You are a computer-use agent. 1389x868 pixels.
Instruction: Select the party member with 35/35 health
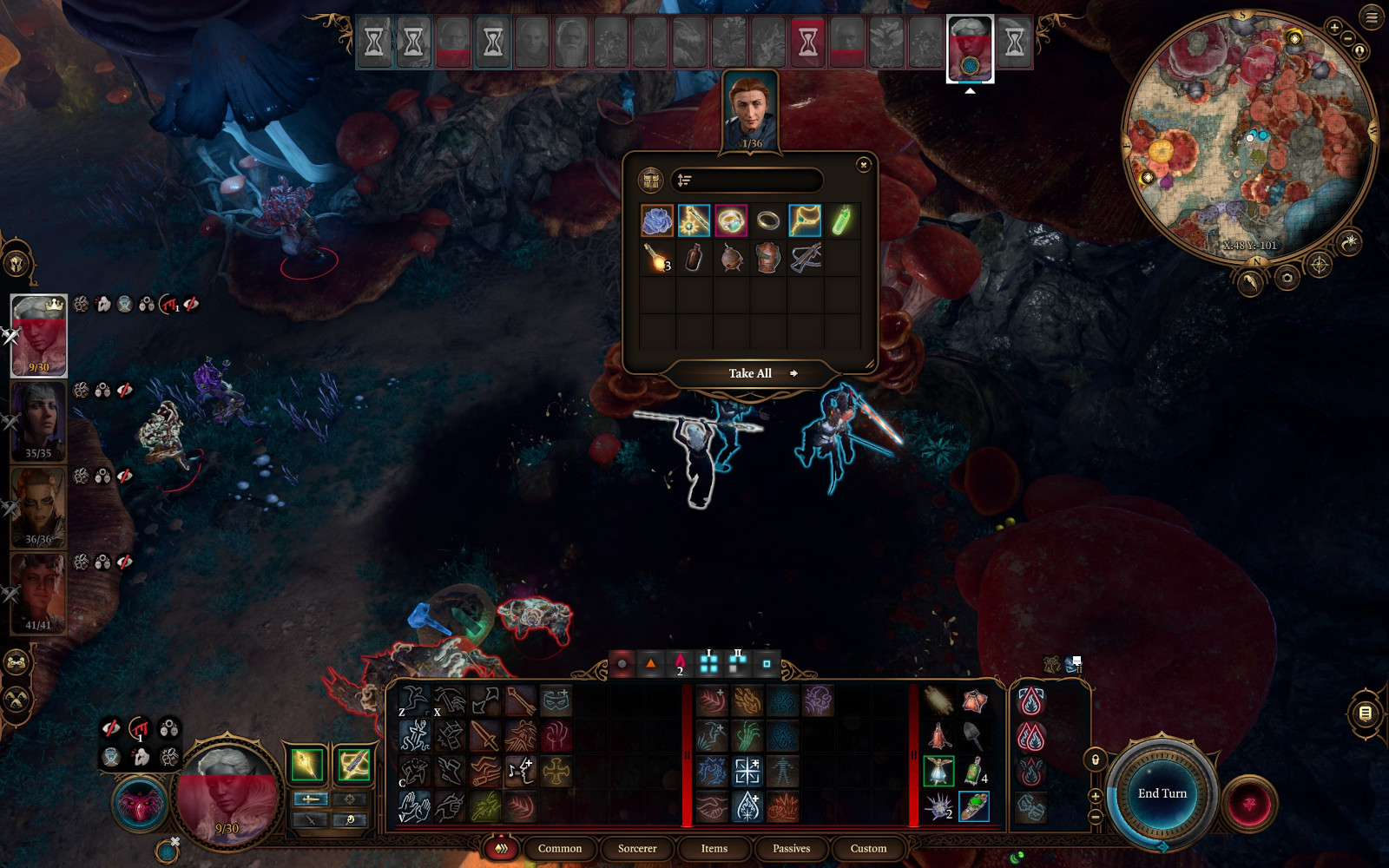[x=38, y=421]
